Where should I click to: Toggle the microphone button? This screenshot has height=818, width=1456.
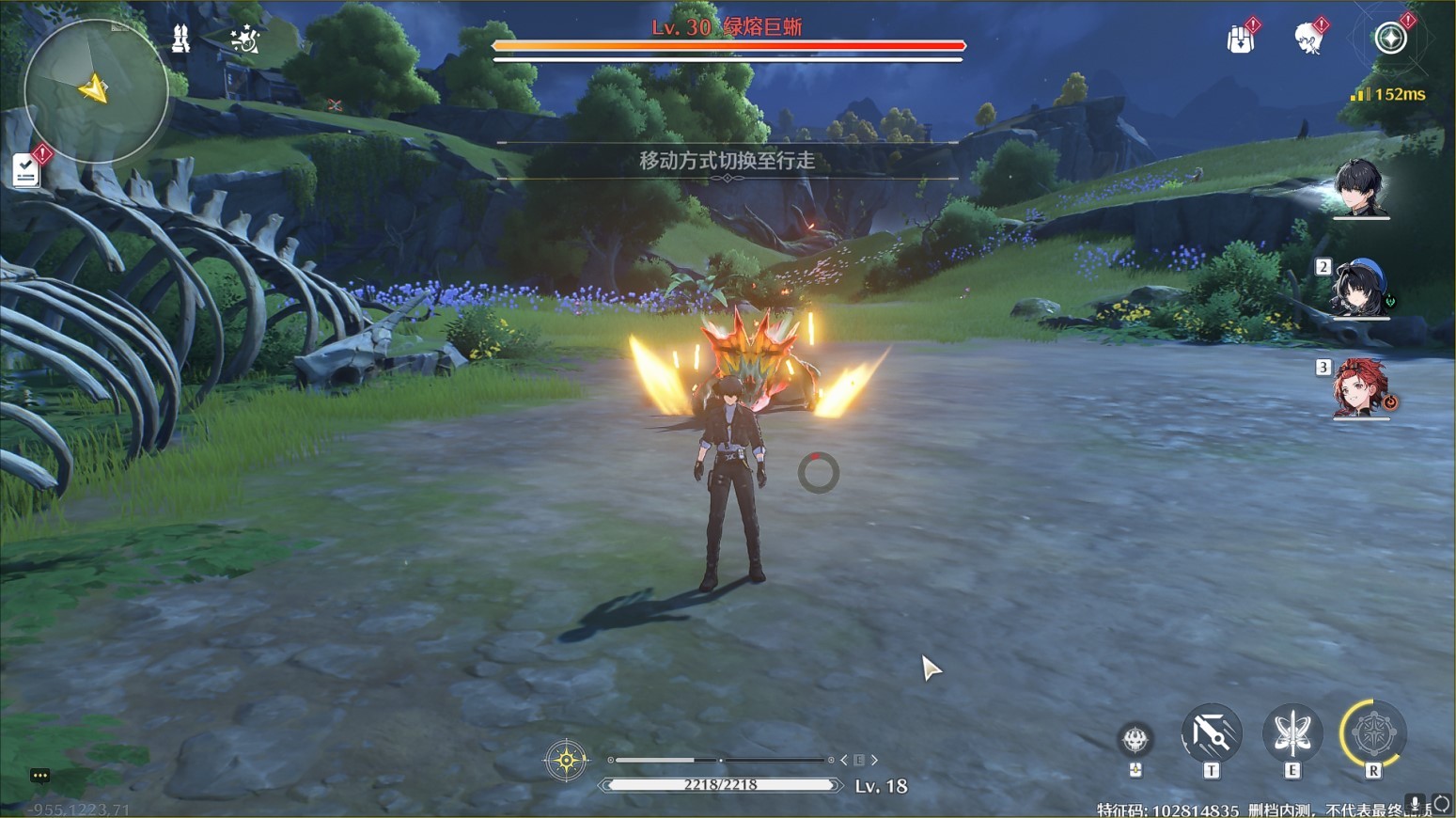(1415, 804)
